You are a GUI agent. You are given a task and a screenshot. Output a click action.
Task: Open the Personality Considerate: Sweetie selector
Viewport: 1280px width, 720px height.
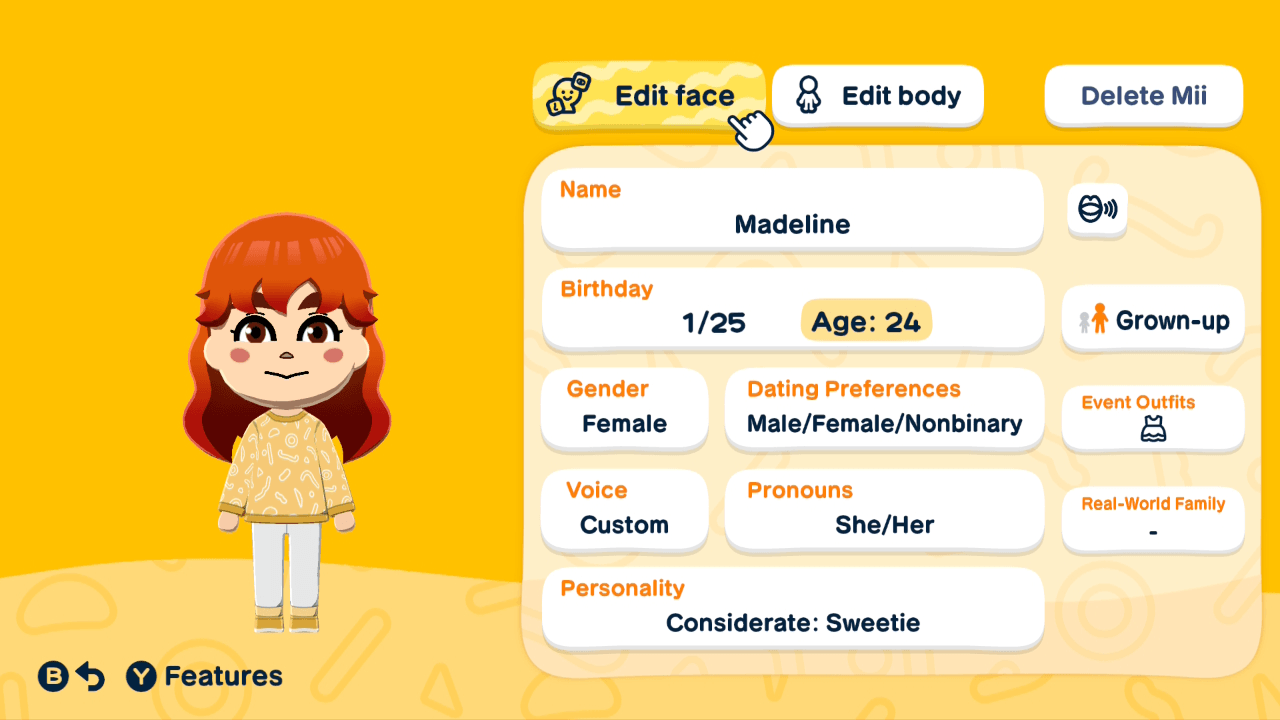pos(792,609)
